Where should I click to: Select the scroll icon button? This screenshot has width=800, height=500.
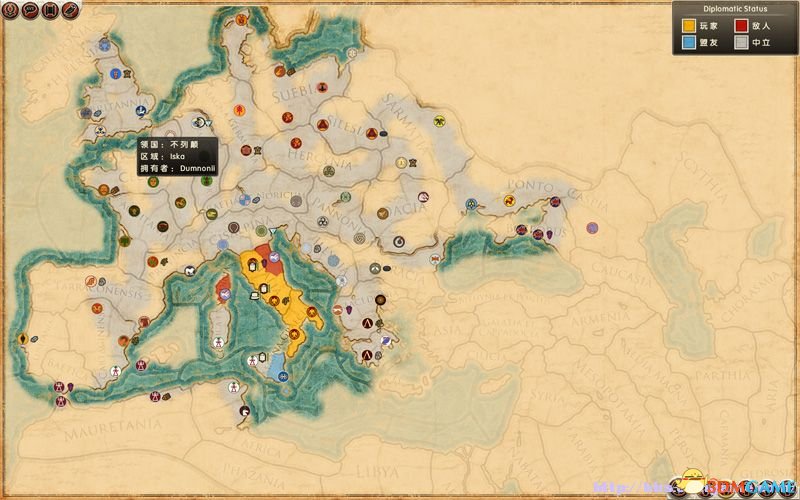pos(49,11)
